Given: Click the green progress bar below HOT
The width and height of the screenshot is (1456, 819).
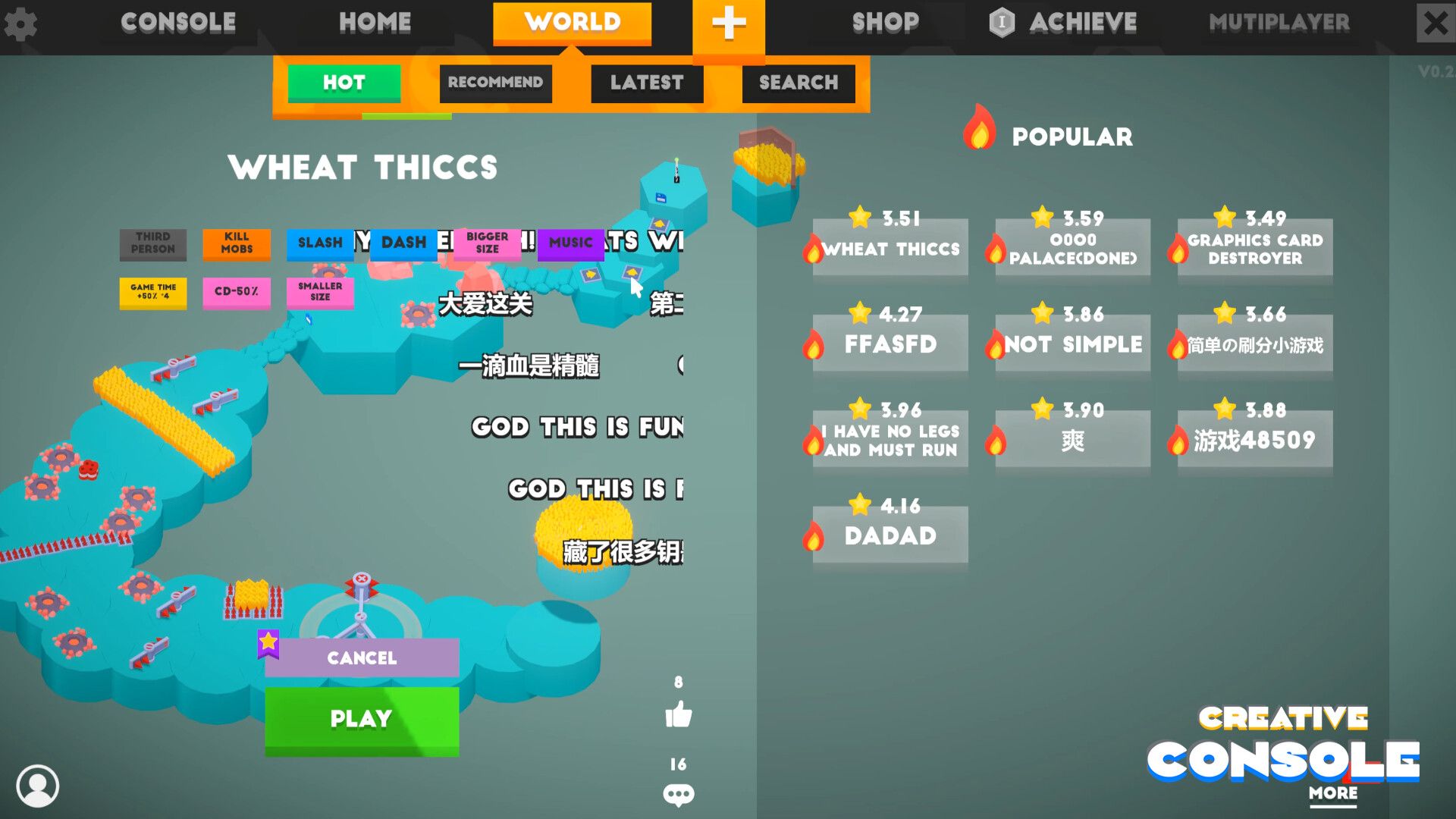Looking at the screenshot, I should pyautogui.click(x=407, y=115).
